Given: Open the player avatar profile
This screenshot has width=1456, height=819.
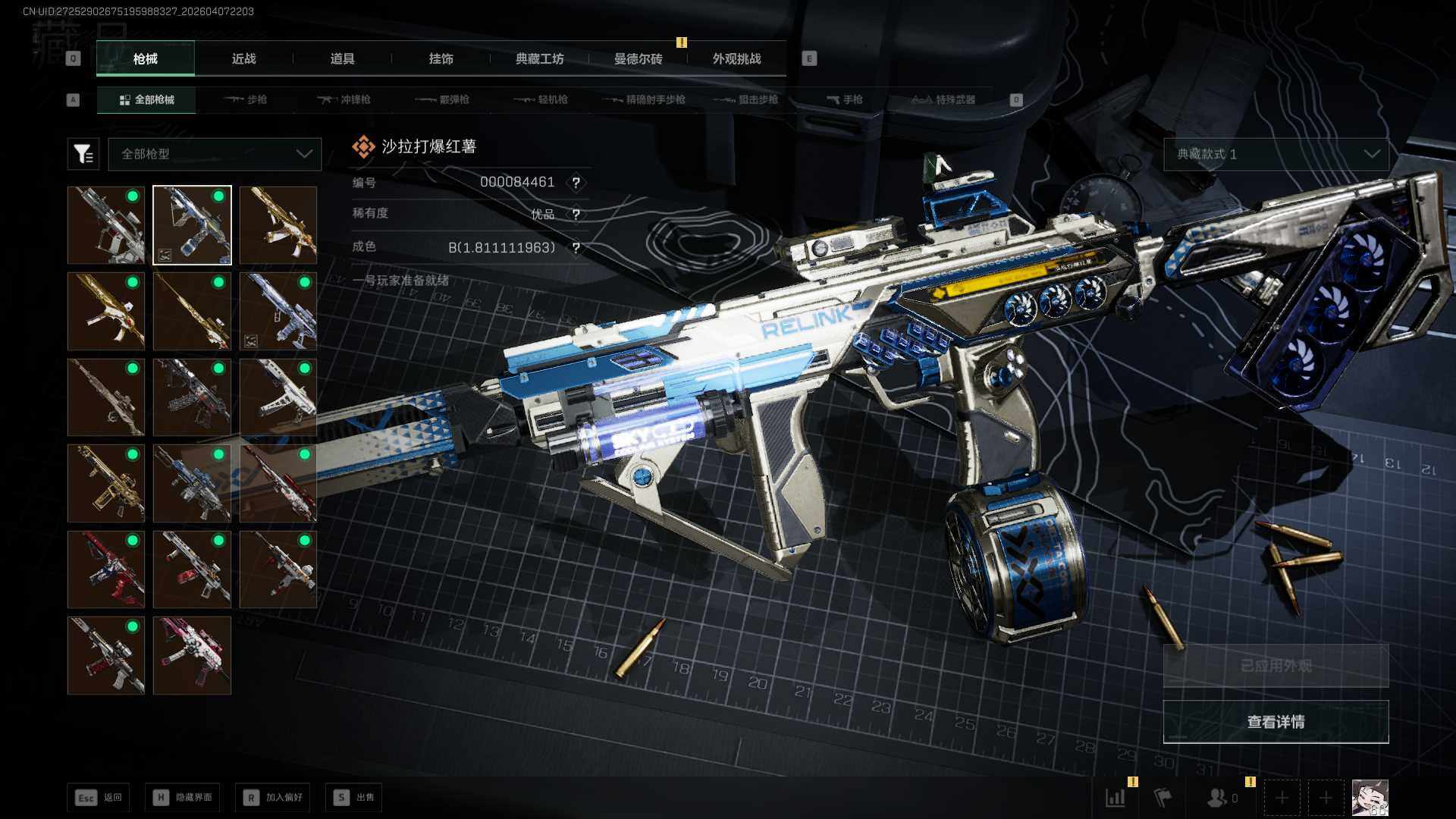Looking at the screenshot, I should point(1370,798).
